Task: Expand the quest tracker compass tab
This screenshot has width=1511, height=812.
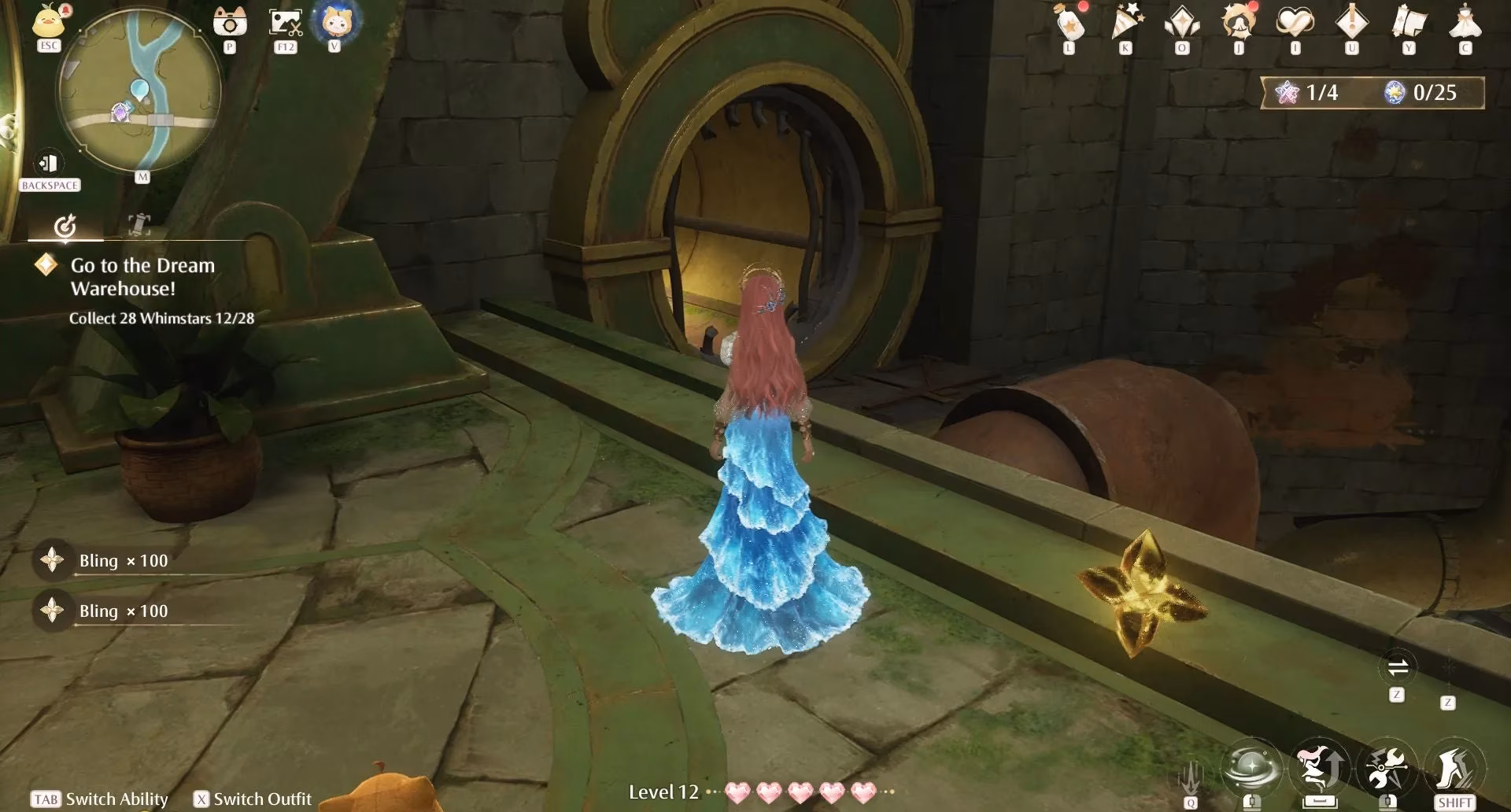Action: (66, 227)
